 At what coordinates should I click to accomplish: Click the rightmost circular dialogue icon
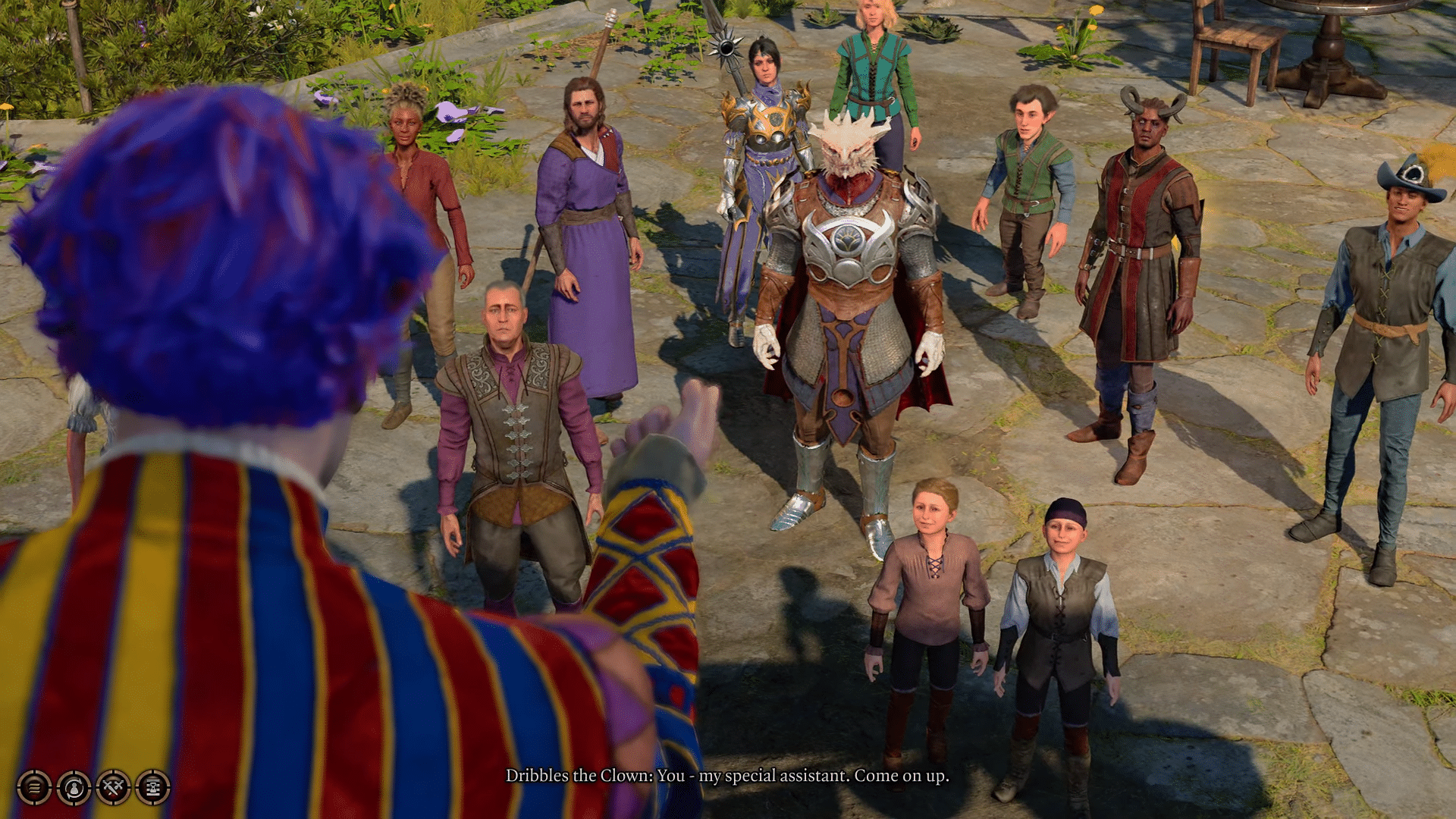(x=152, y=789)
